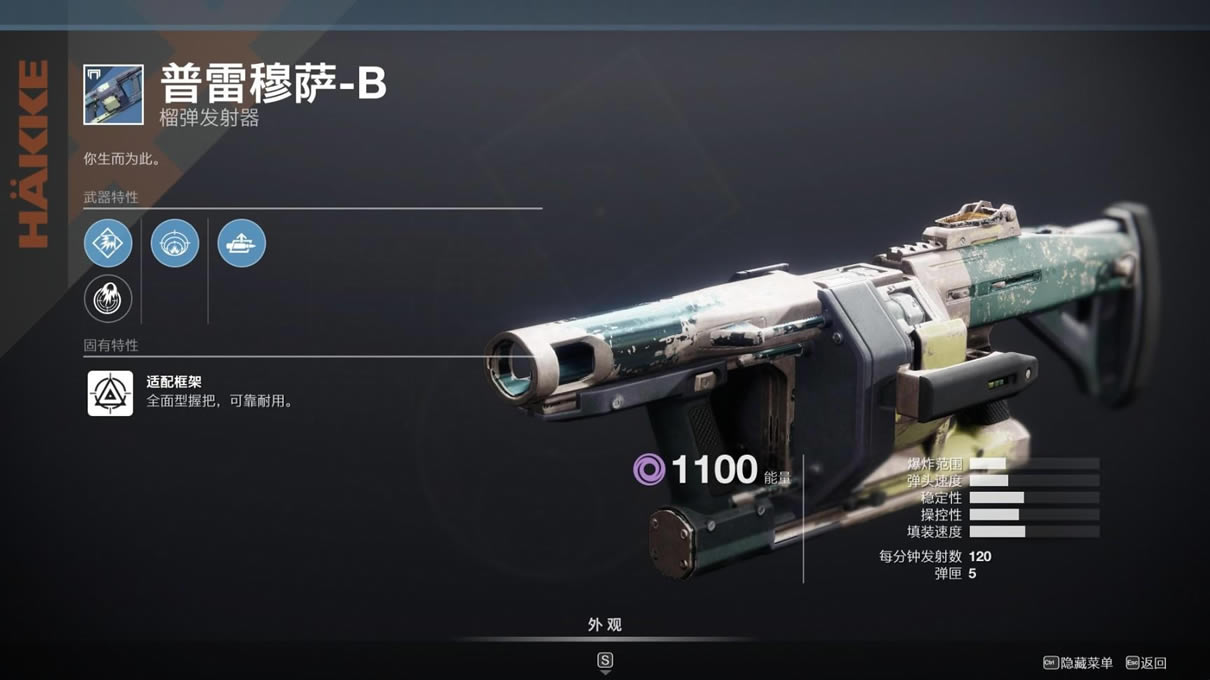Click 隐藏菜单 to hide the menu
The height and width of the screenshot is (680, 1210).
(x=1078, y=662)
